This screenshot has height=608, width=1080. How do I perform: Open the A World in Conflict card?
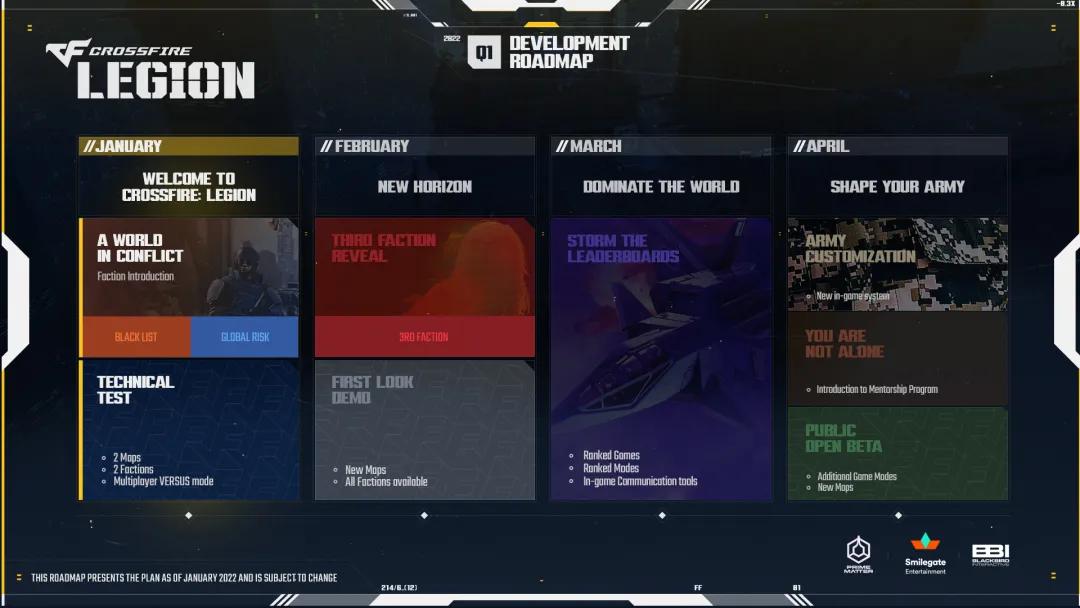189,266
